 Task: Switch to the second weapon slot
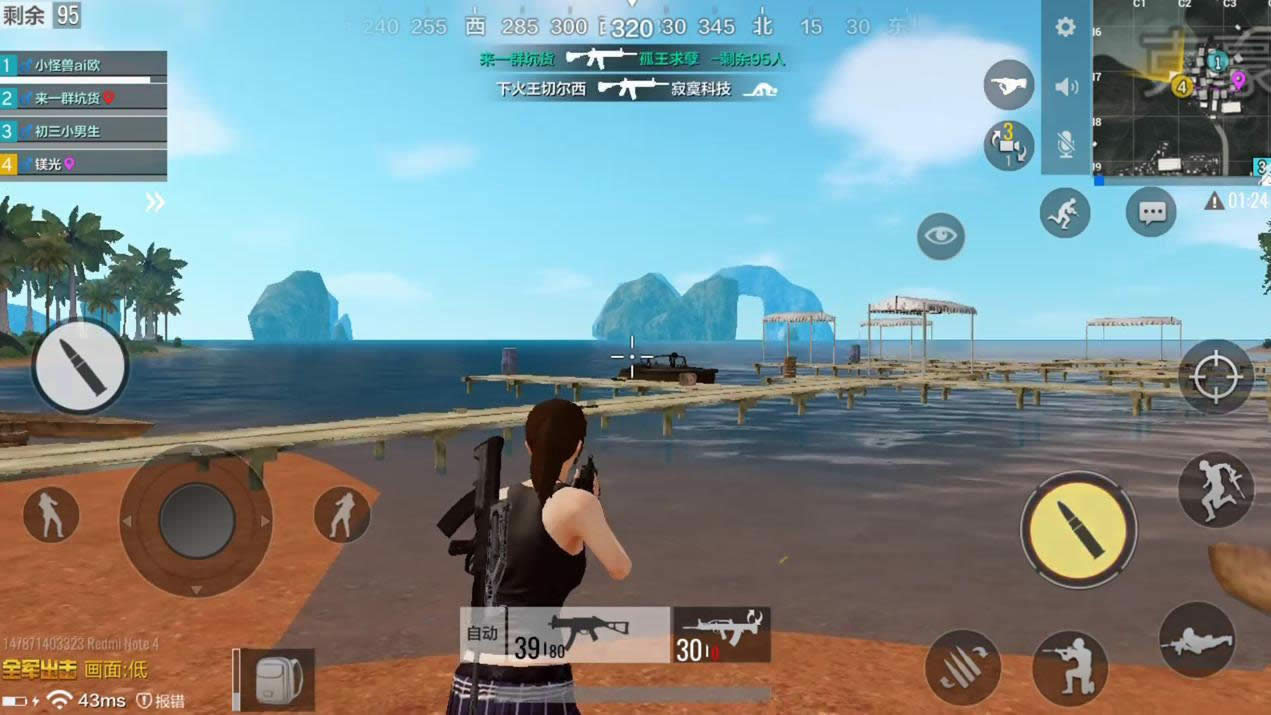coord(721,635)
